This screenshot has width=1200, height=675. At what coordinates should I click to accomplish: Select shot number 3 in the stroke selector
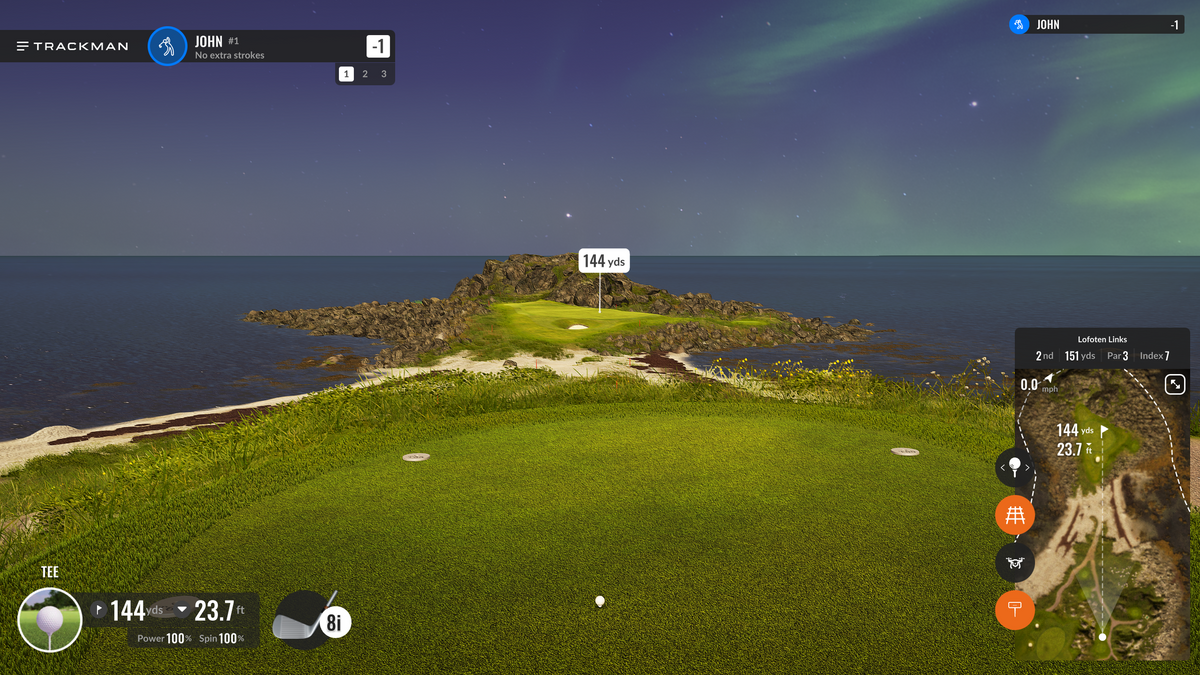click(383, 74)
